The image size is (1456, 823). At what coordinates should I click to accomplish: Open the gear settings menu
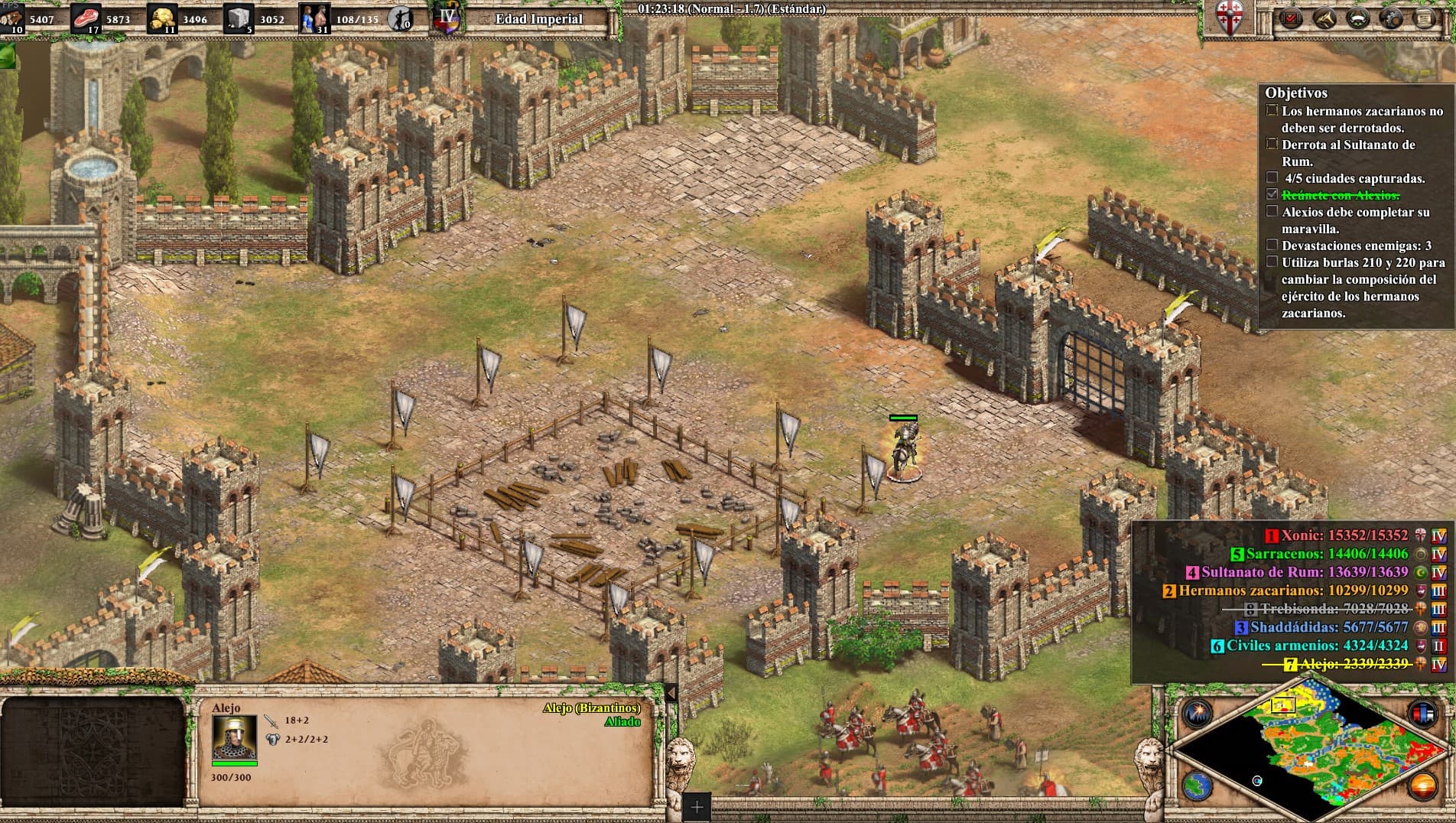pyautogui.click(x=1392, y=18)
